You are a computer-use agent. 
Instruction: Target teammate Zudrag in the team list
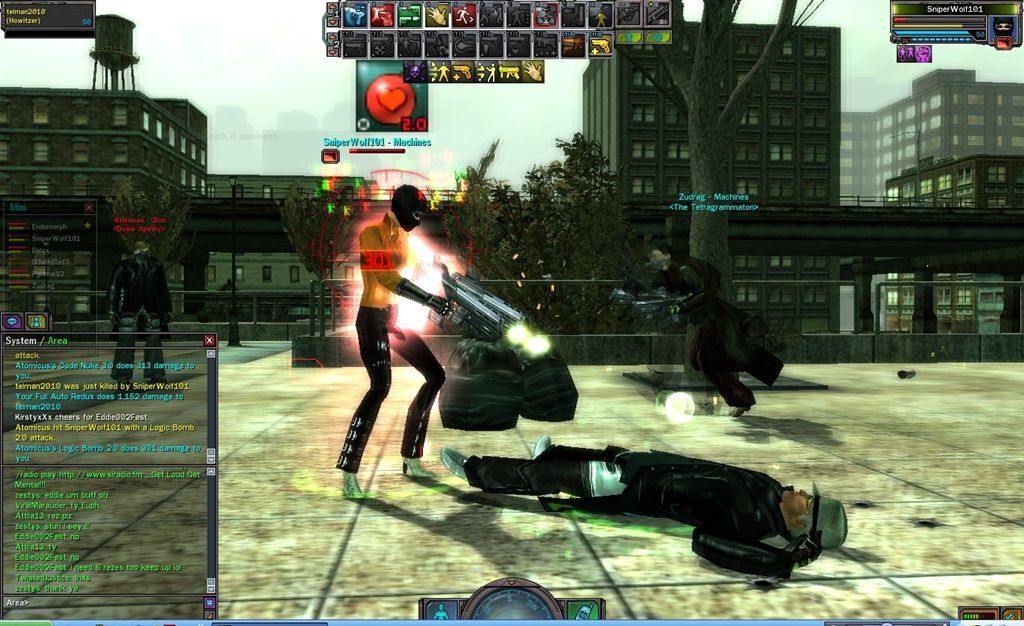pyautogui.click(x=45, y=286)
